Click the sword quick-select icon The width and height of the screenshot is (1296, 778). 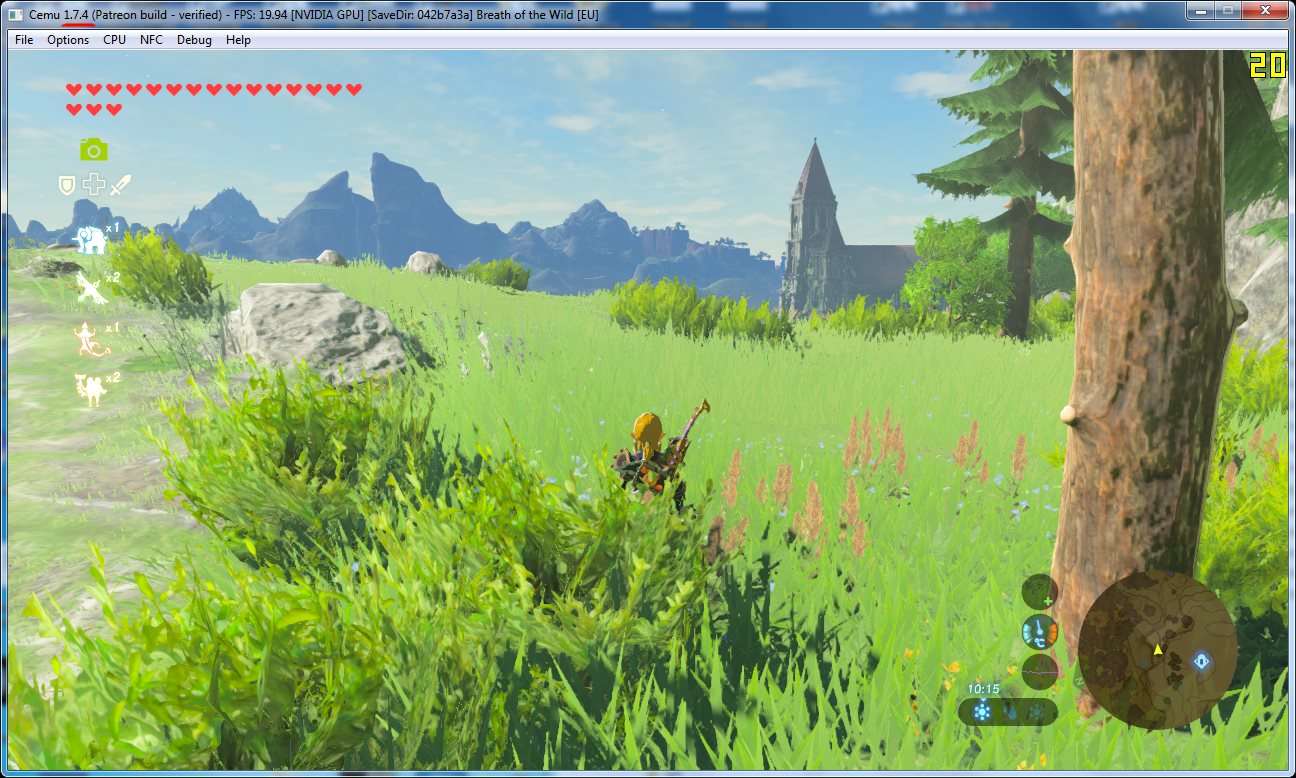point(121,185)
